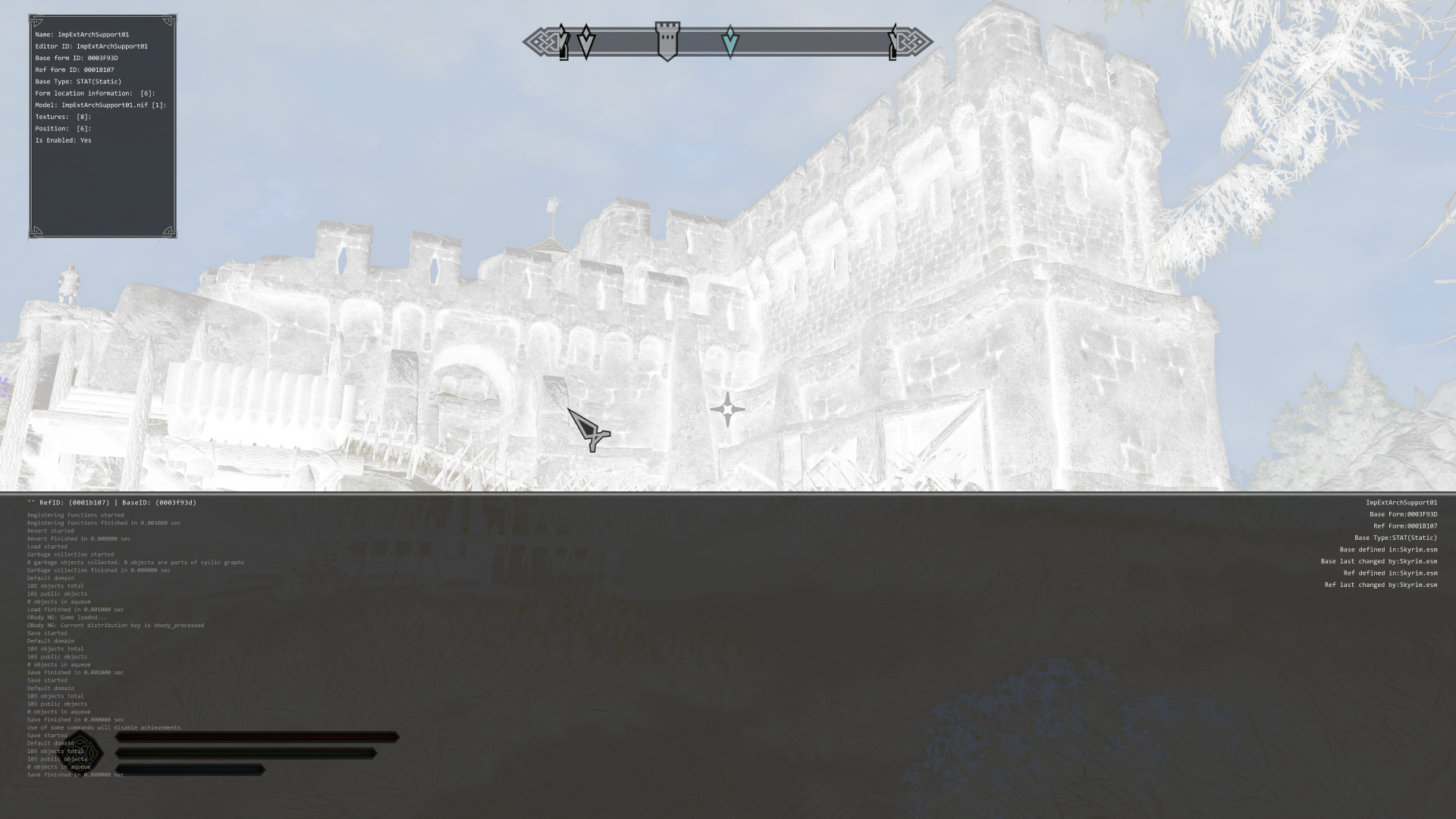This screenshot has width=1456, height=819.
Task: Expand the Textures entry
Action: tap(63, 117)
